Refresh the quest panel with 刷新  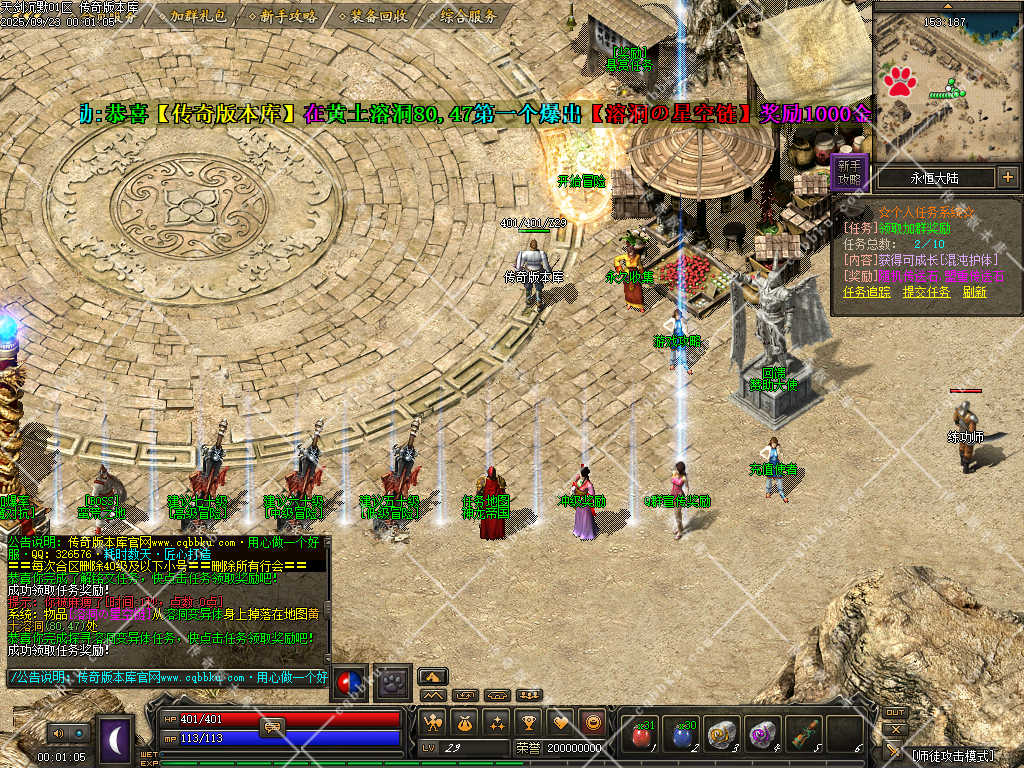click(x=975, y=292)
